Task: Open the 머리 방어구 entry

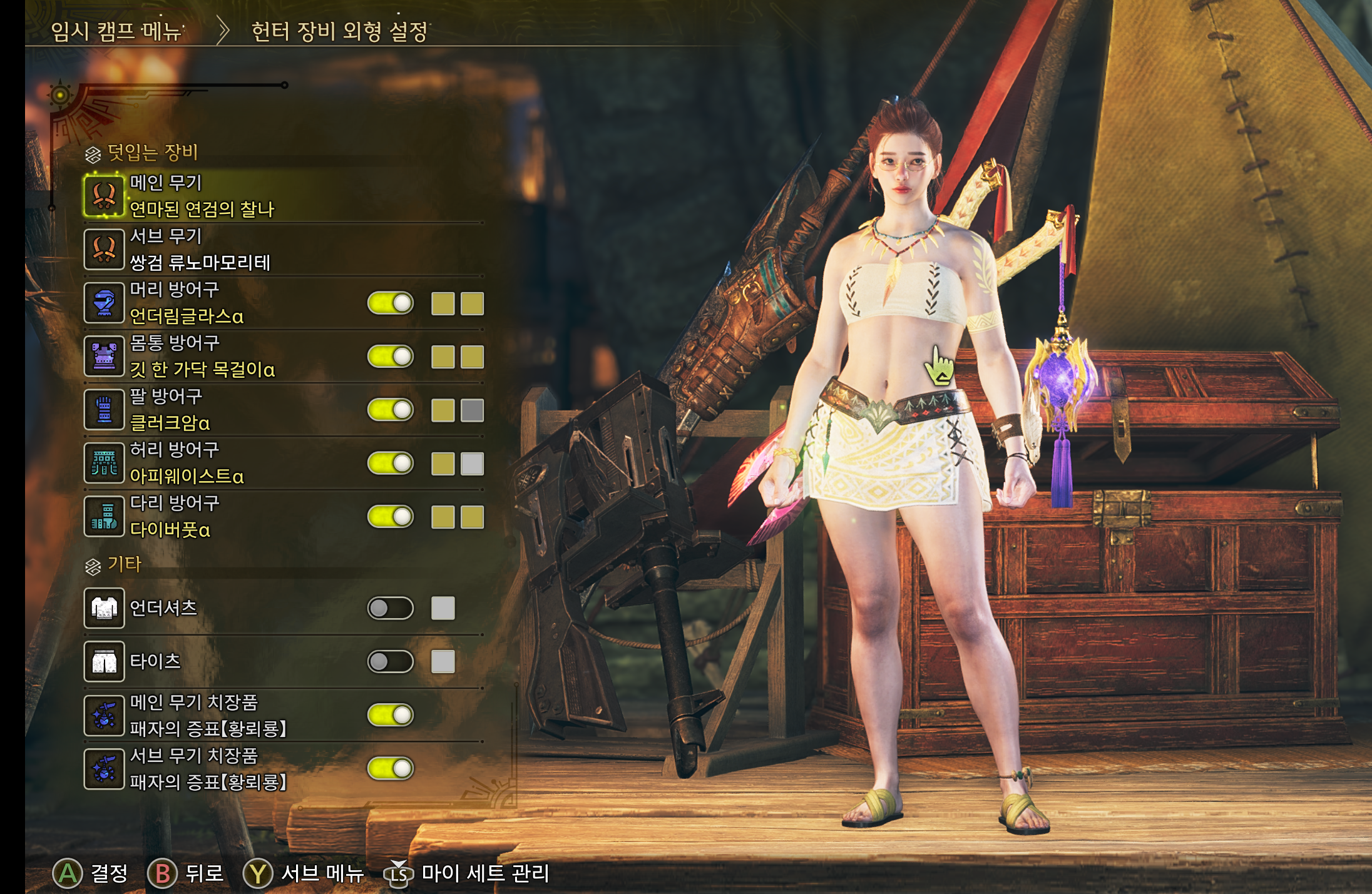Action: [x=187, y=303]
